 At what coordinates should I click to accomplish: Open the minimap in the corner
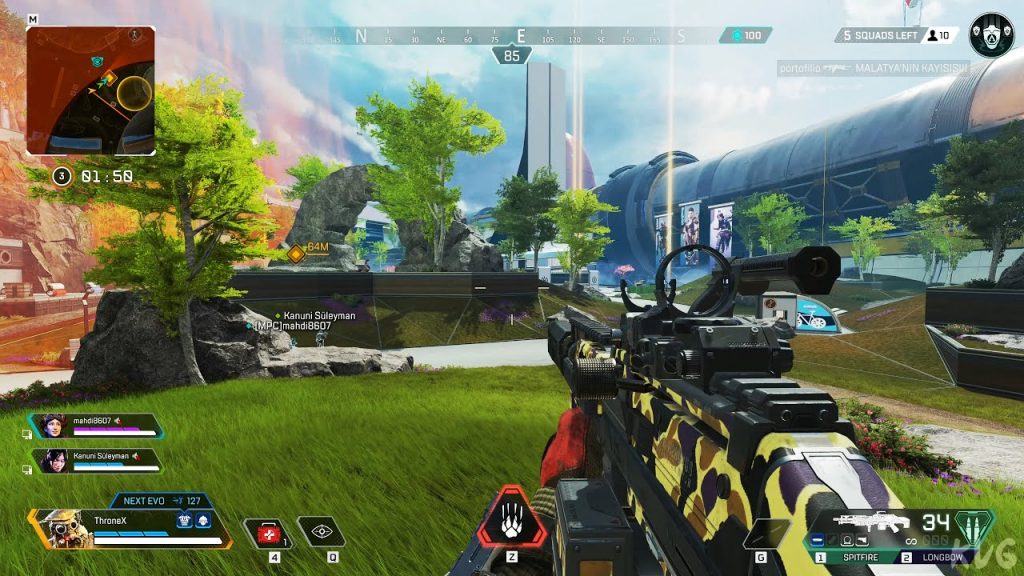(x=91, y=91)
